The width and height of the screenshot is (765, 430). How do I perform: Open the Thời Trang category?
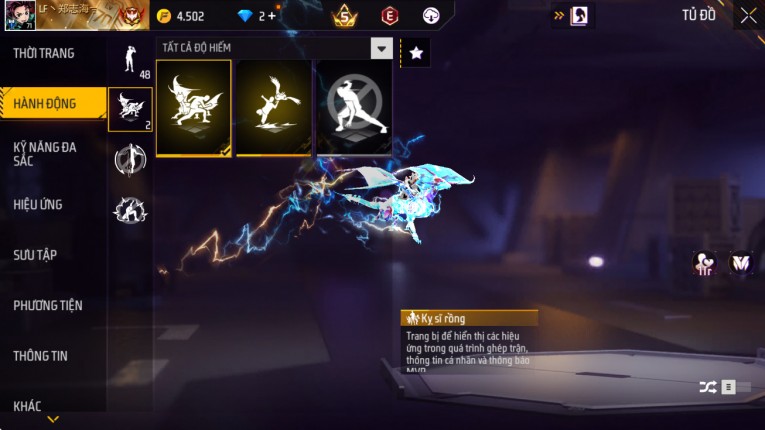click(44, 53)
